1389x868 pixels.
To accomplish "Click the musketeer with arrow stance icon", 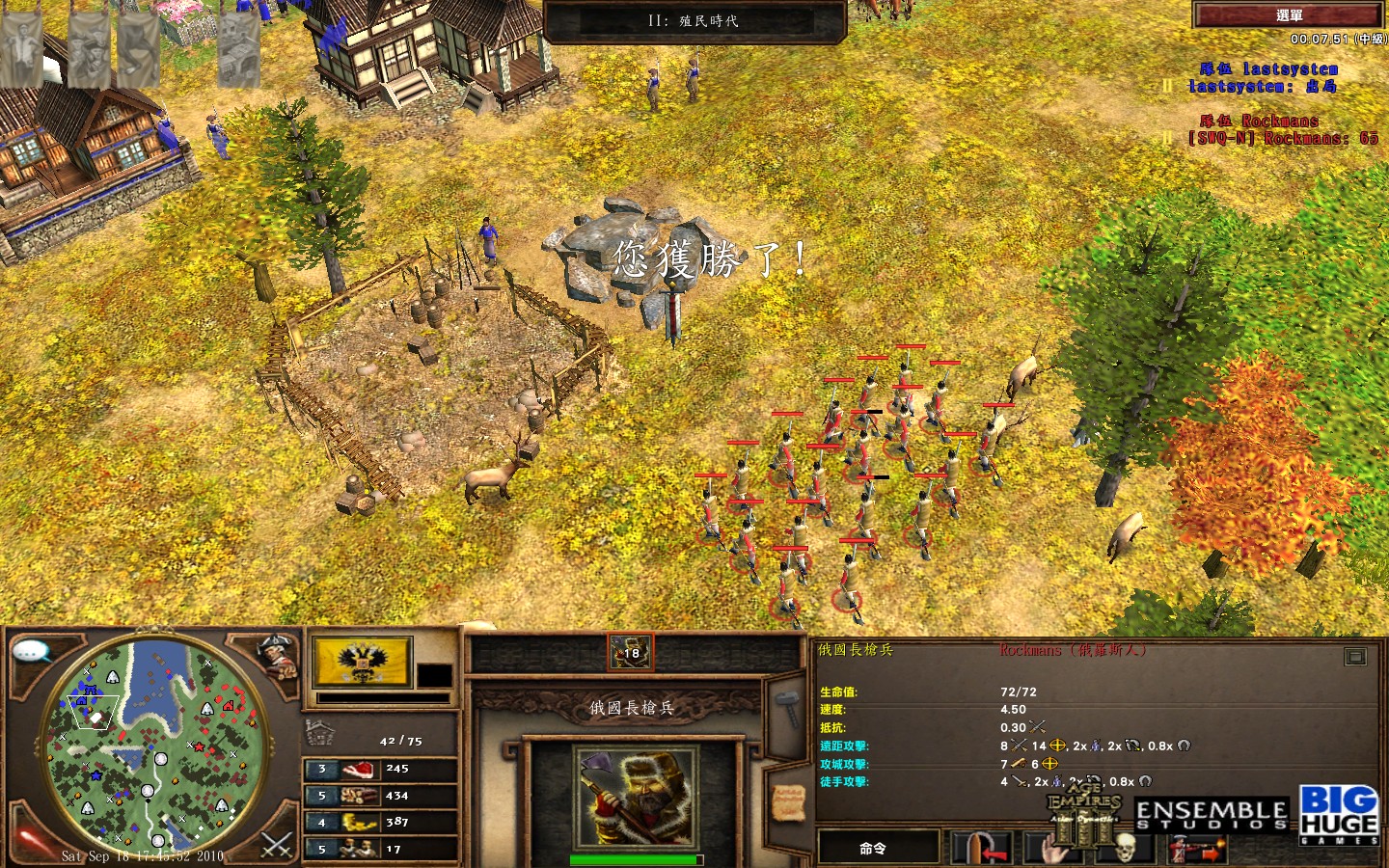I will 1197,850.
